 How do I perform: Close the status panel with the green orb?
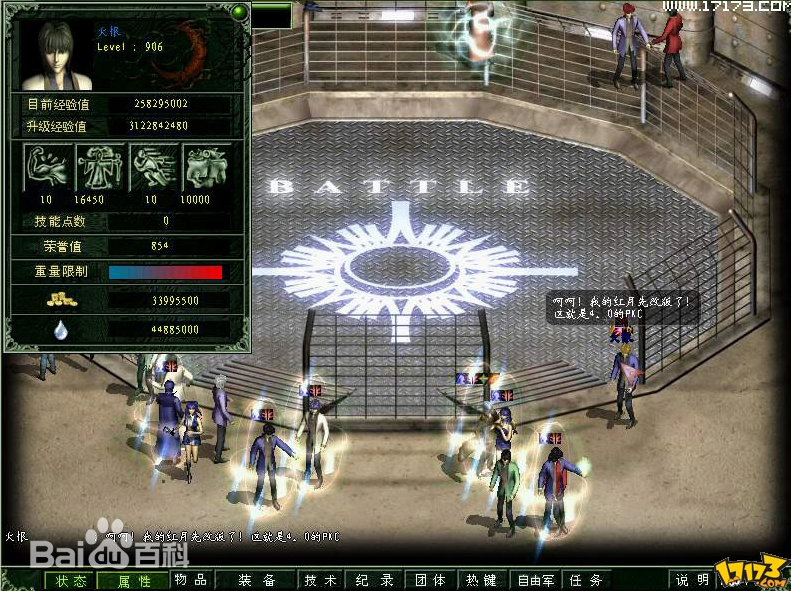pyautogui.click(x=239, y=12)
